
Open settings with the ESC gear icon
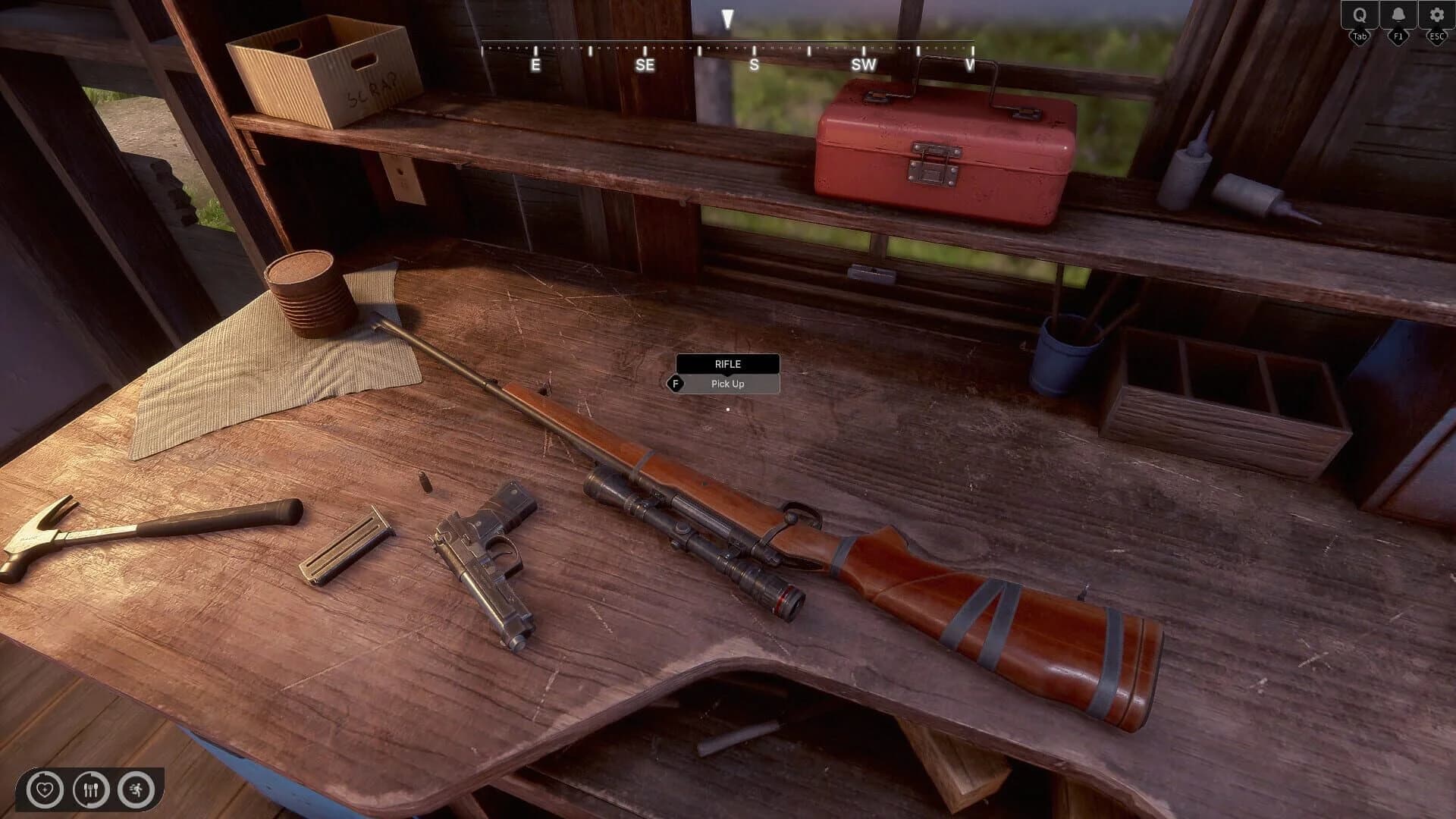(x=1436, y=13)
